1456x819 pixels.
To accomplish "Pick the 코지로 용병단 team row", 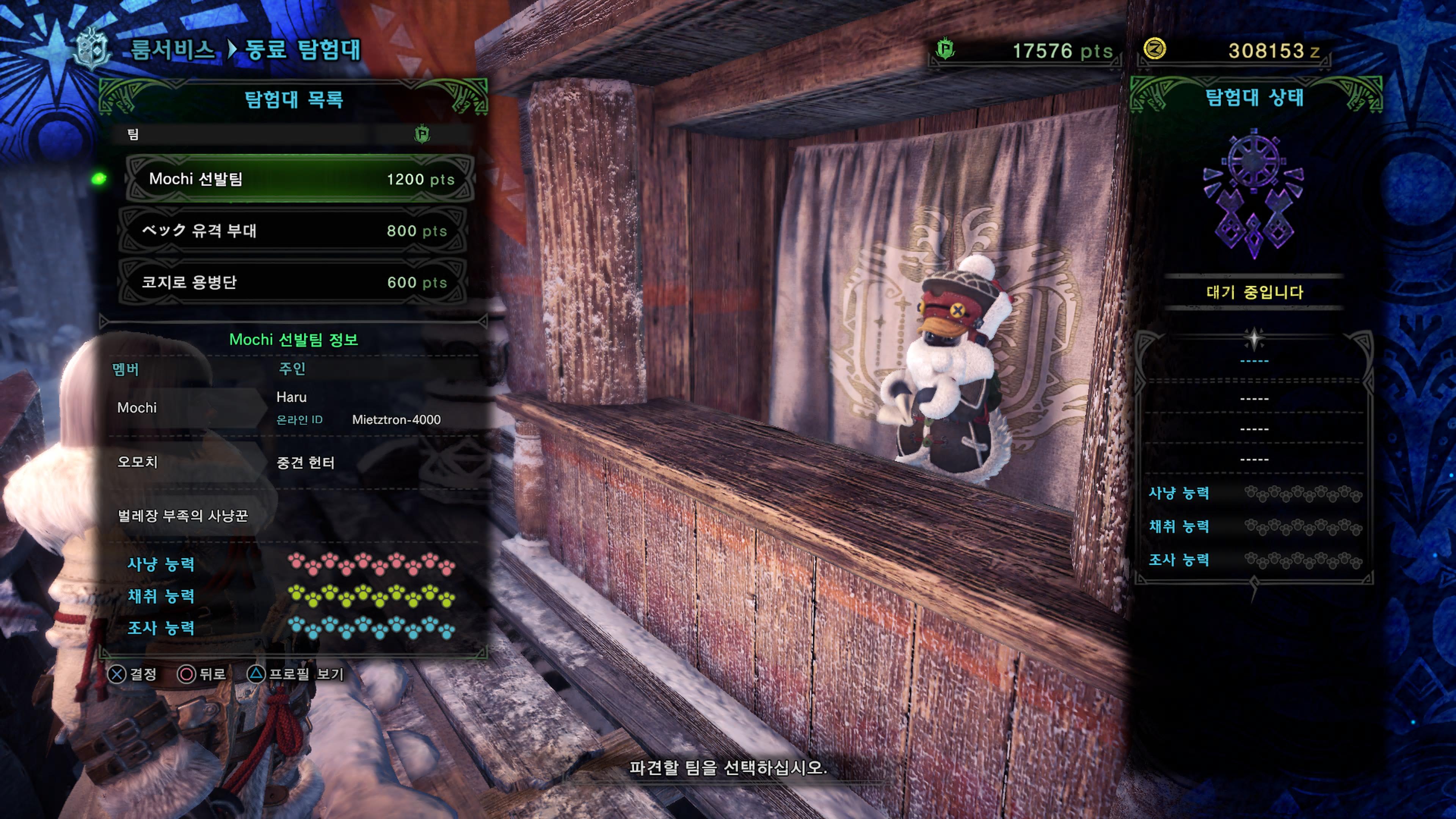I will click(x=294, y=282).
